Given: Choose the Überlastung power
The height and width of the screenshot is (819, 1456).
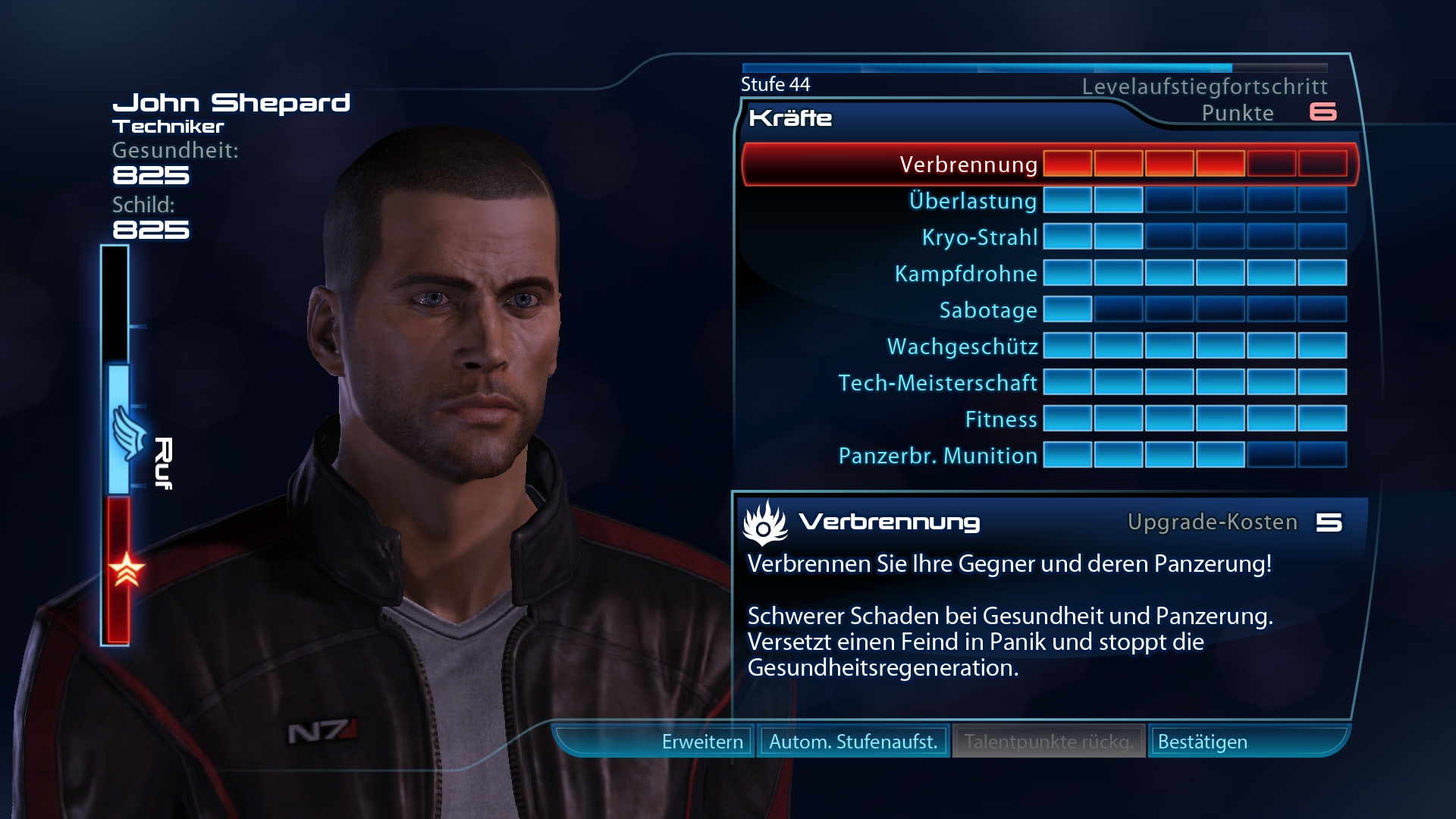Looking at the screenshot, I should click(972, 201).
